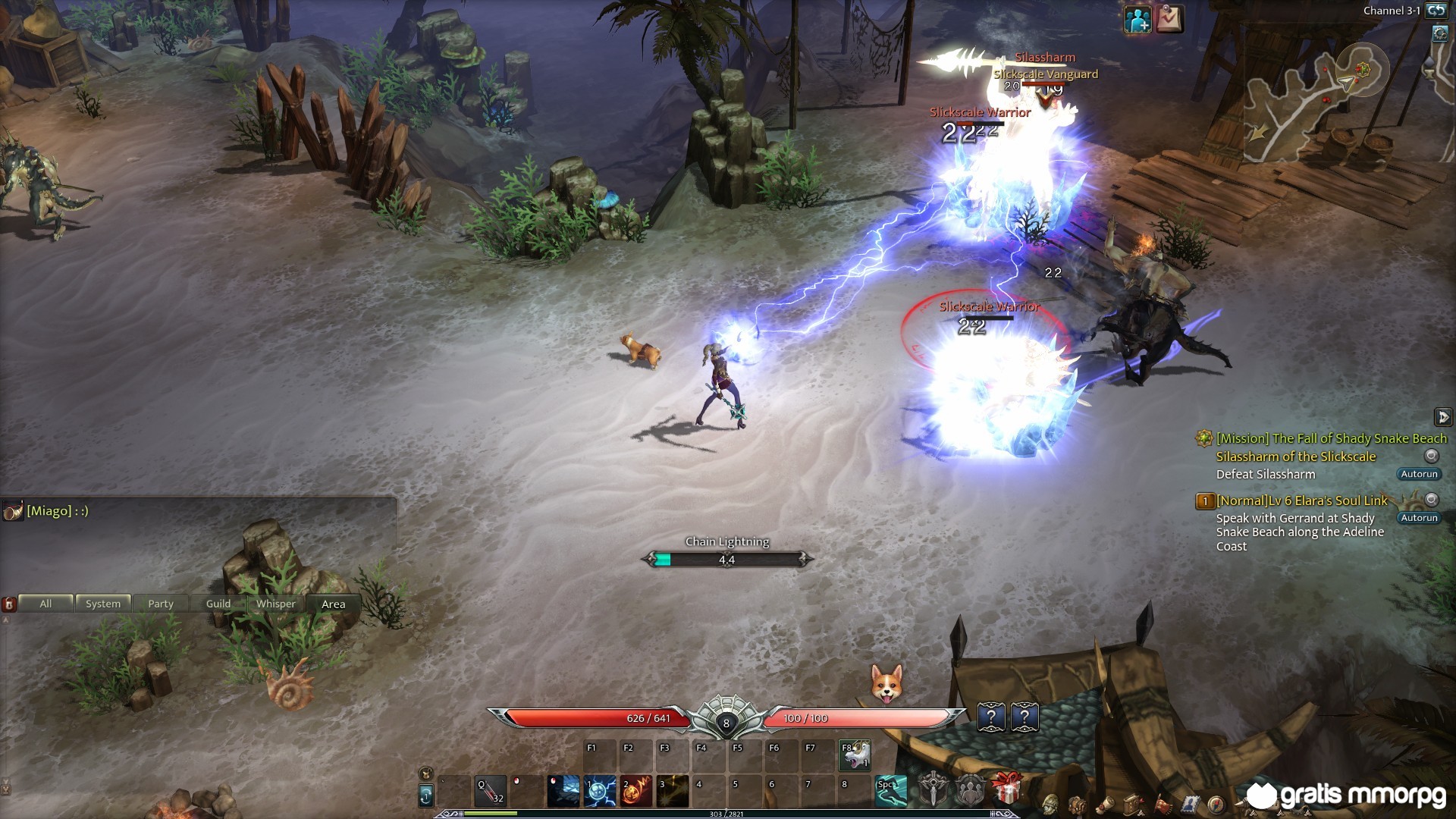Open the checklist notepad icon

click(x=1169, y=20)
